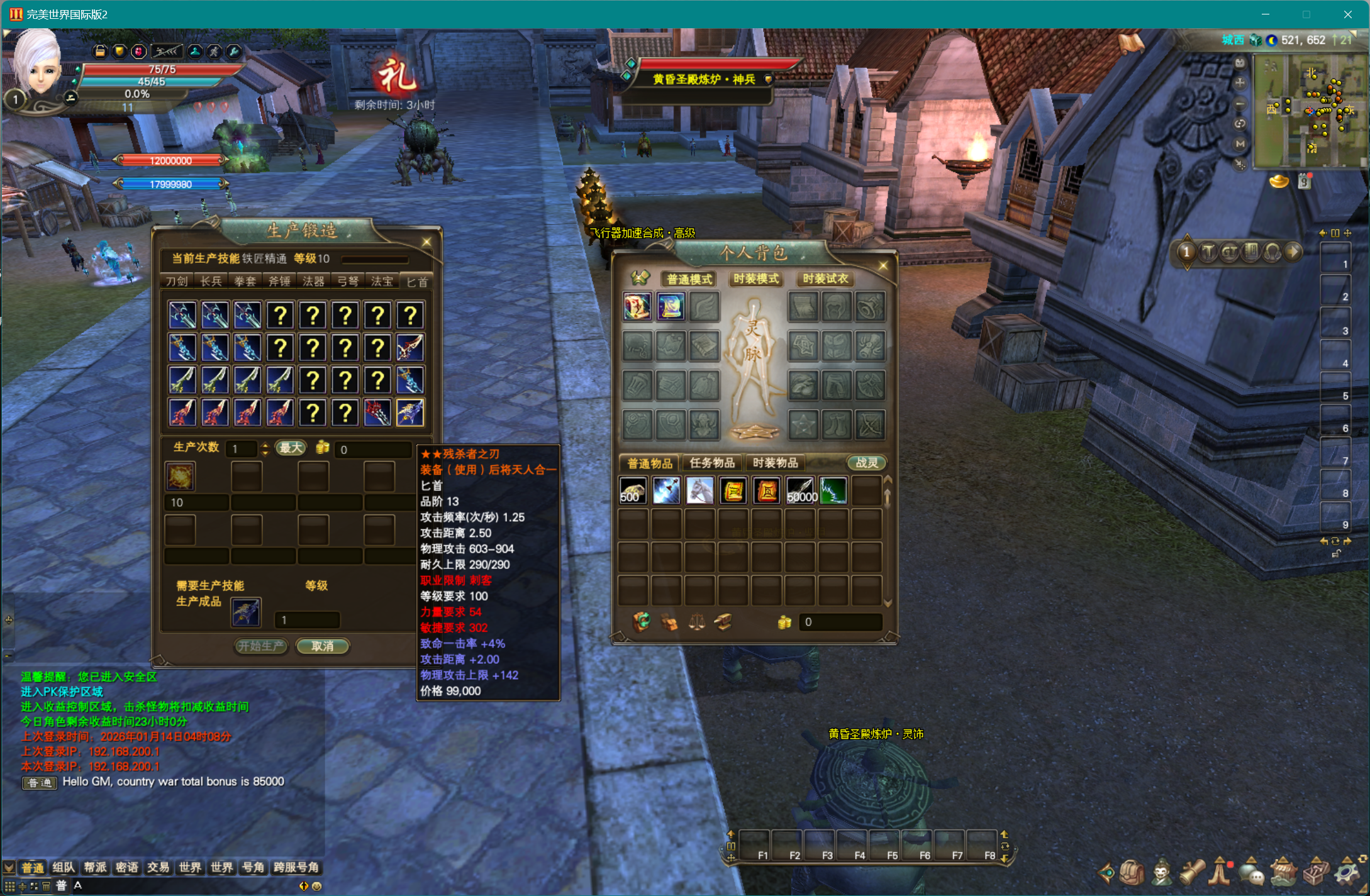The image size is (1370, 896).
Task: Switch chat to 帮派 guild channel
Action: [95, 868]
